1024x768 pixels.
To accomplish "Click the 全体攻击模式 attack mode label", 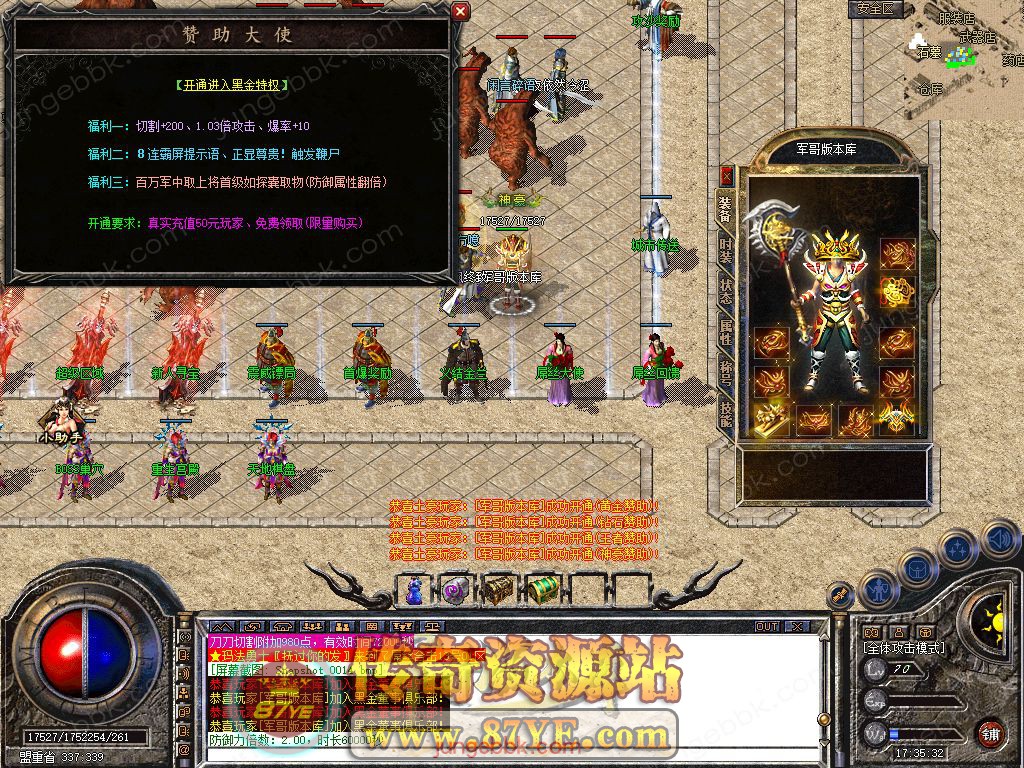I will 904,648.
